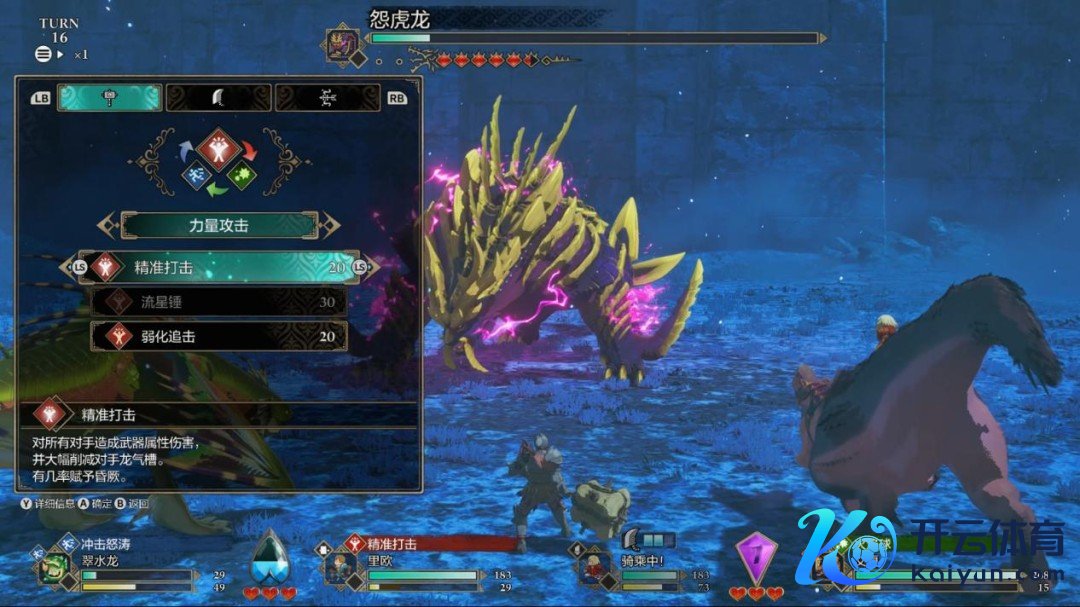
Task: Pick the 弱化追击 skill entry
Action: [x=218, y=337]
